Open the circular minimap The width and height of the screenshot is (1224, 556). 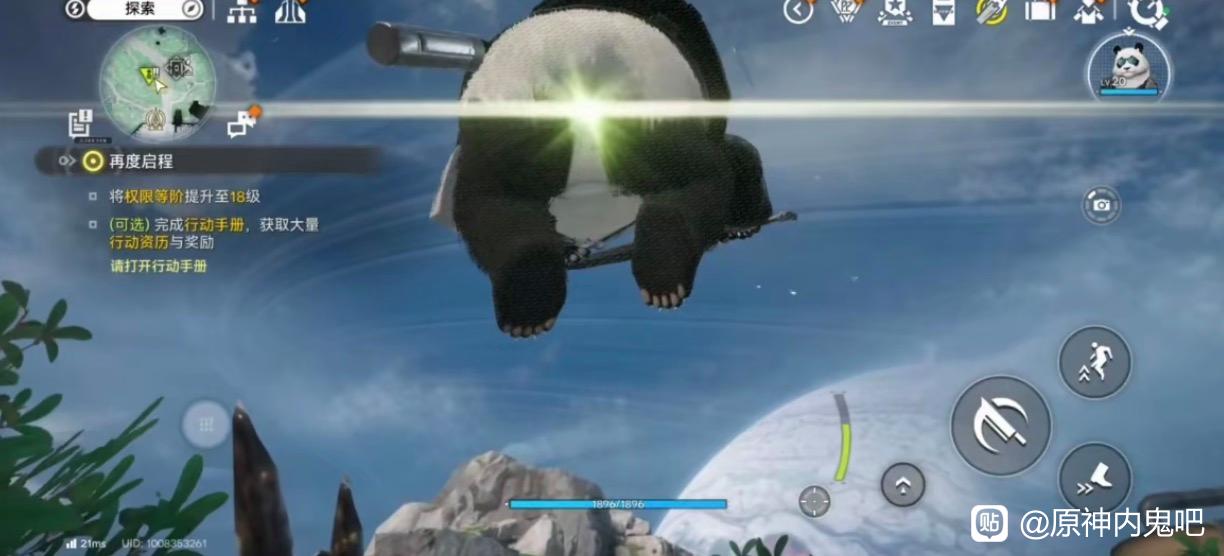tap(157, 81)
